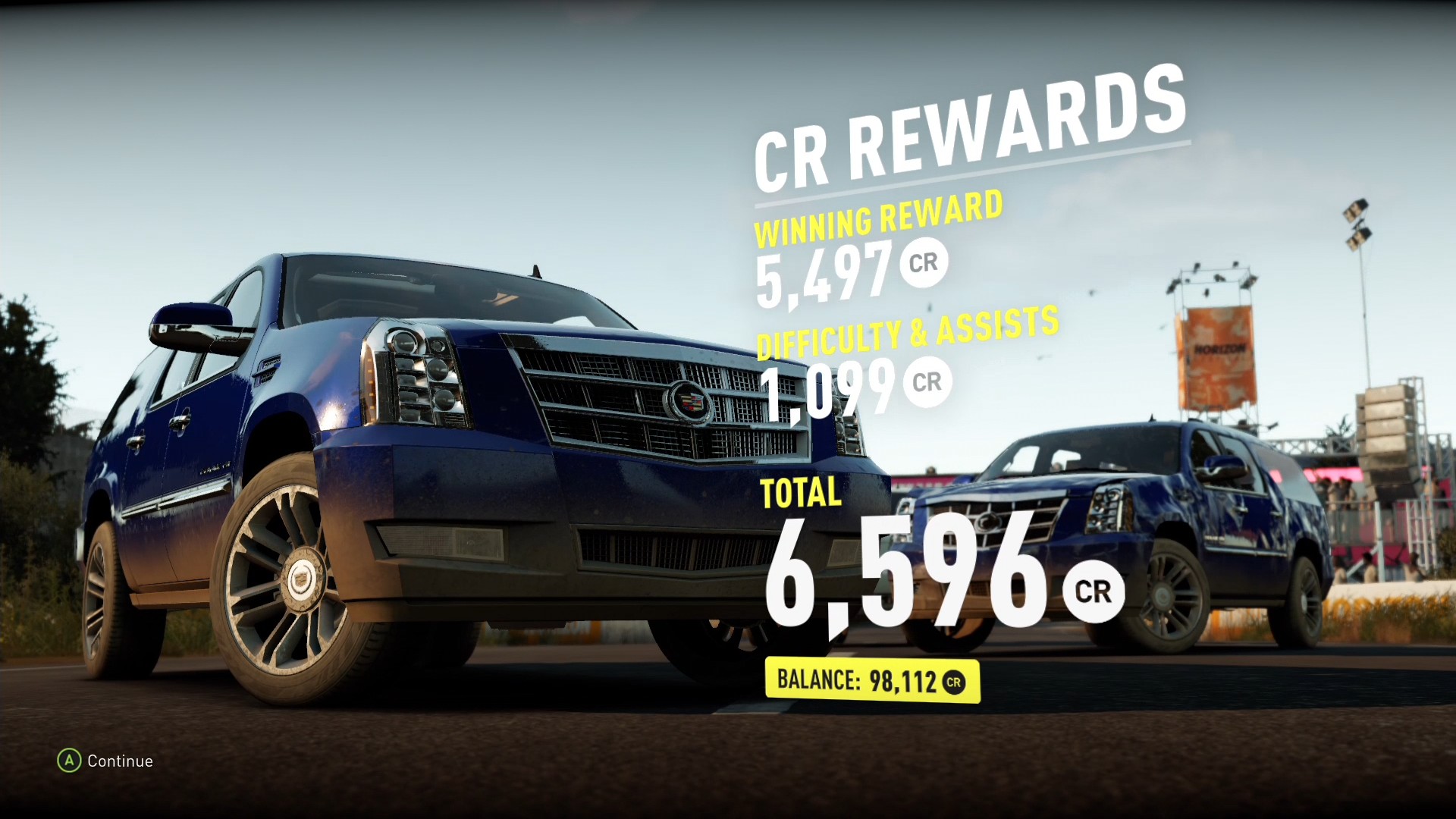Click the Continue prompt
The height and width of the screenshot is (819, 1456).
click(121, 761)
